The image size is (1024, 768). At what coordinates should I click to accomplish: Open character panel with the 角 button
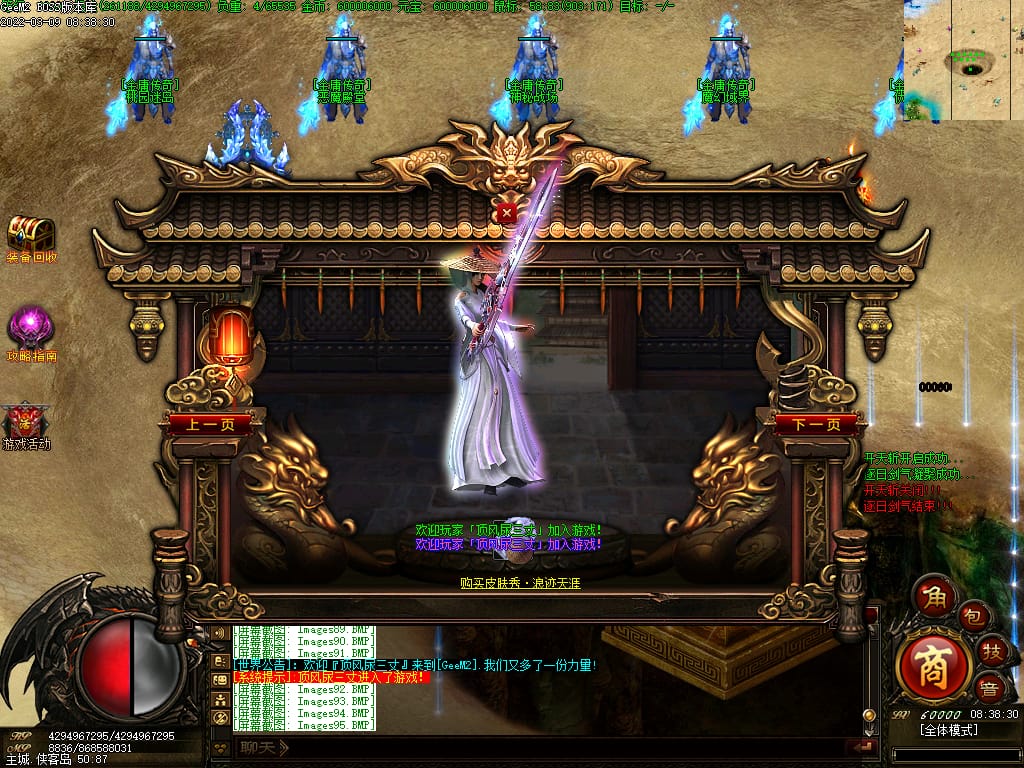point(936,598)
